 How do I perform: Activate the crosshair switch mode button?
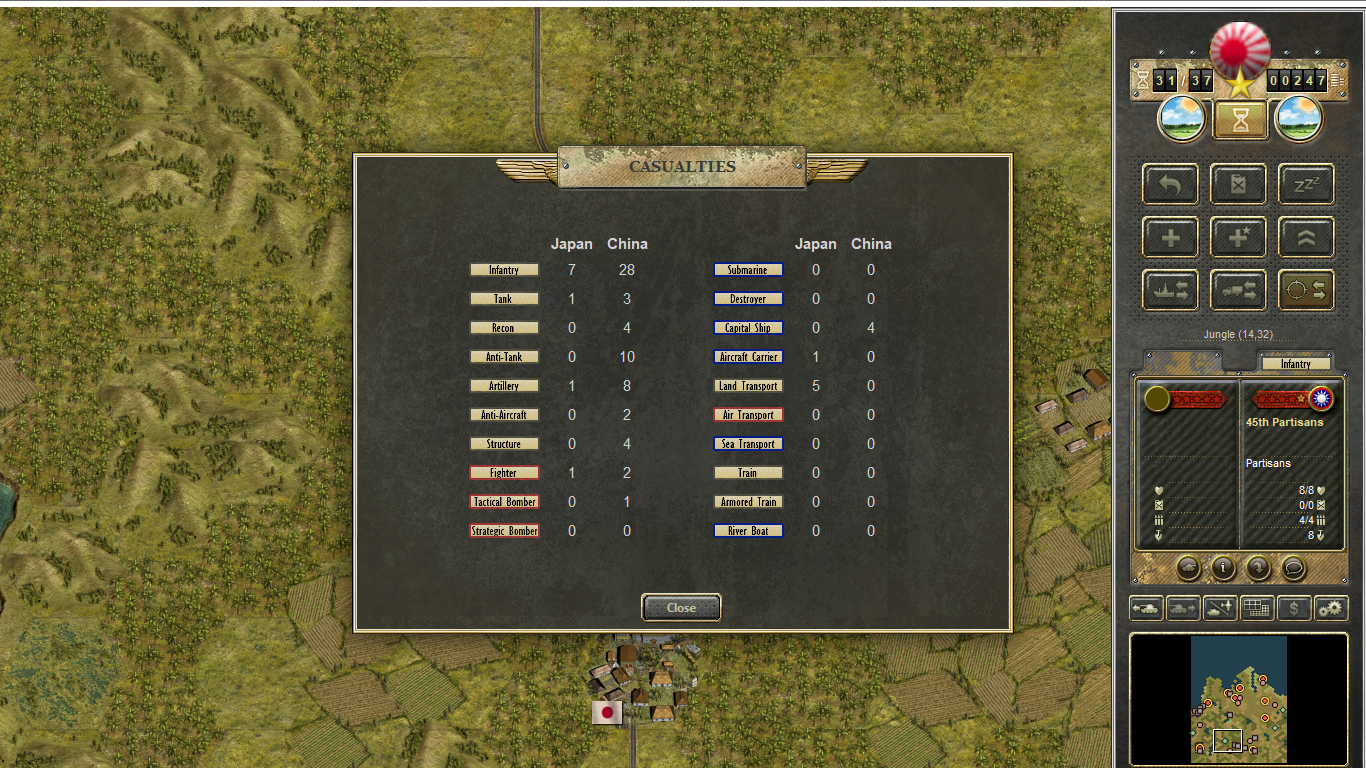(x=1306, y=290)
